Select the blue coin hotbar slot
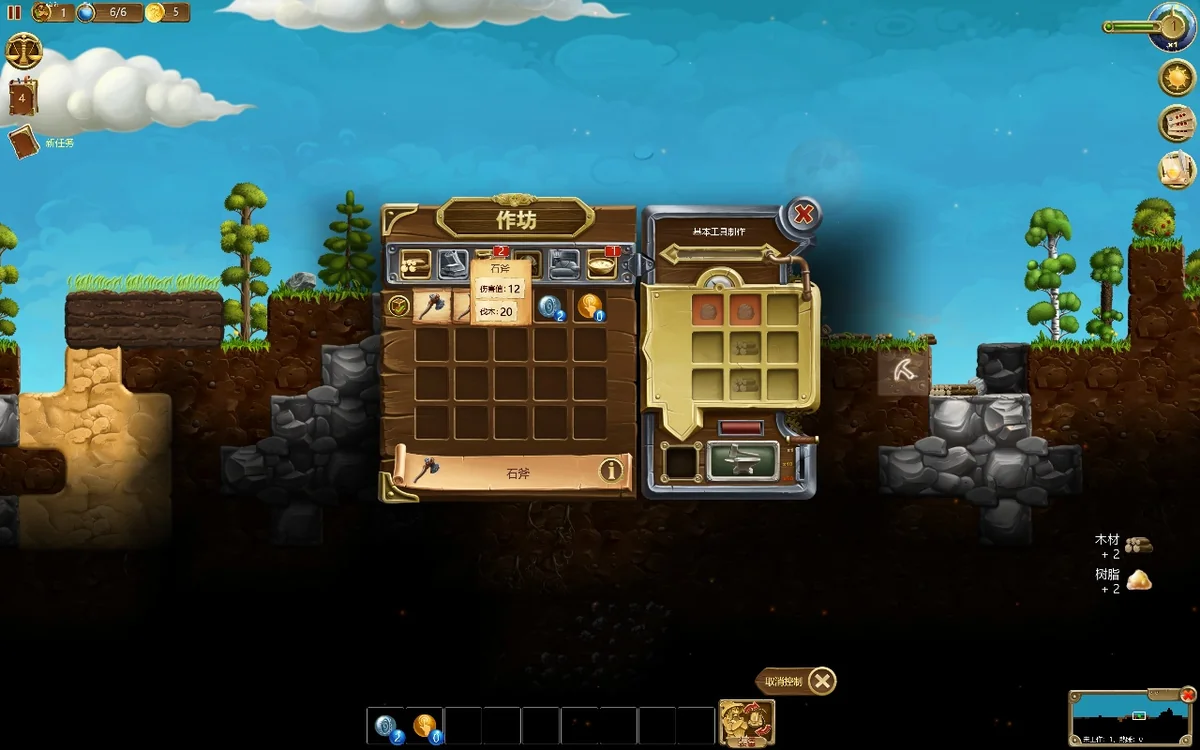1200x750 pixels. click(x=386, y=726)
